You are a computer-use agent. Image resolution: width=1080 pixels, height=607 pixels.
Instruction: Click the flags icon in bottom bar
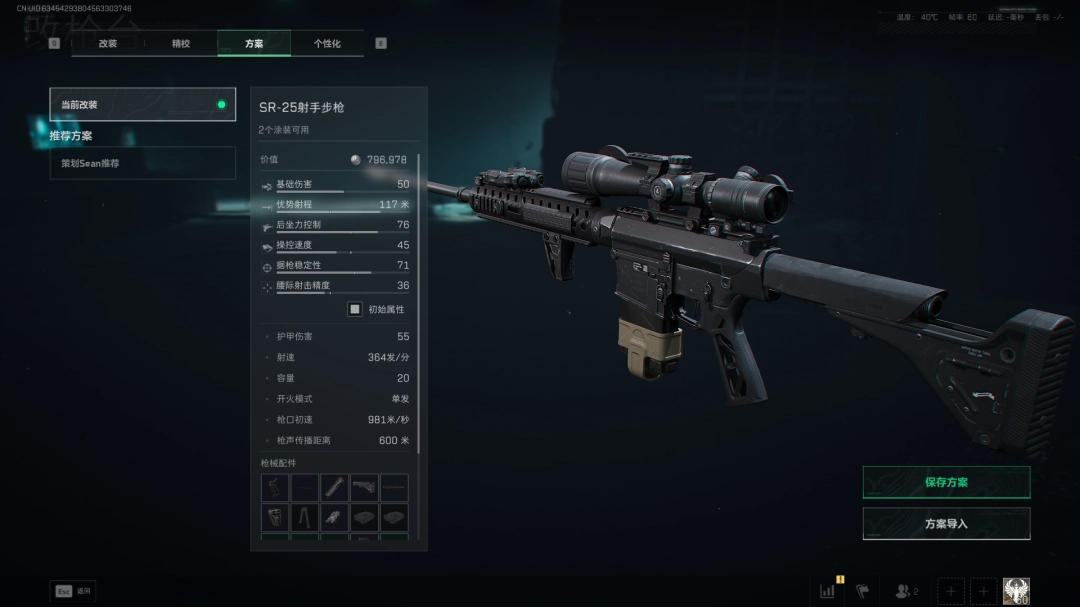863,591
